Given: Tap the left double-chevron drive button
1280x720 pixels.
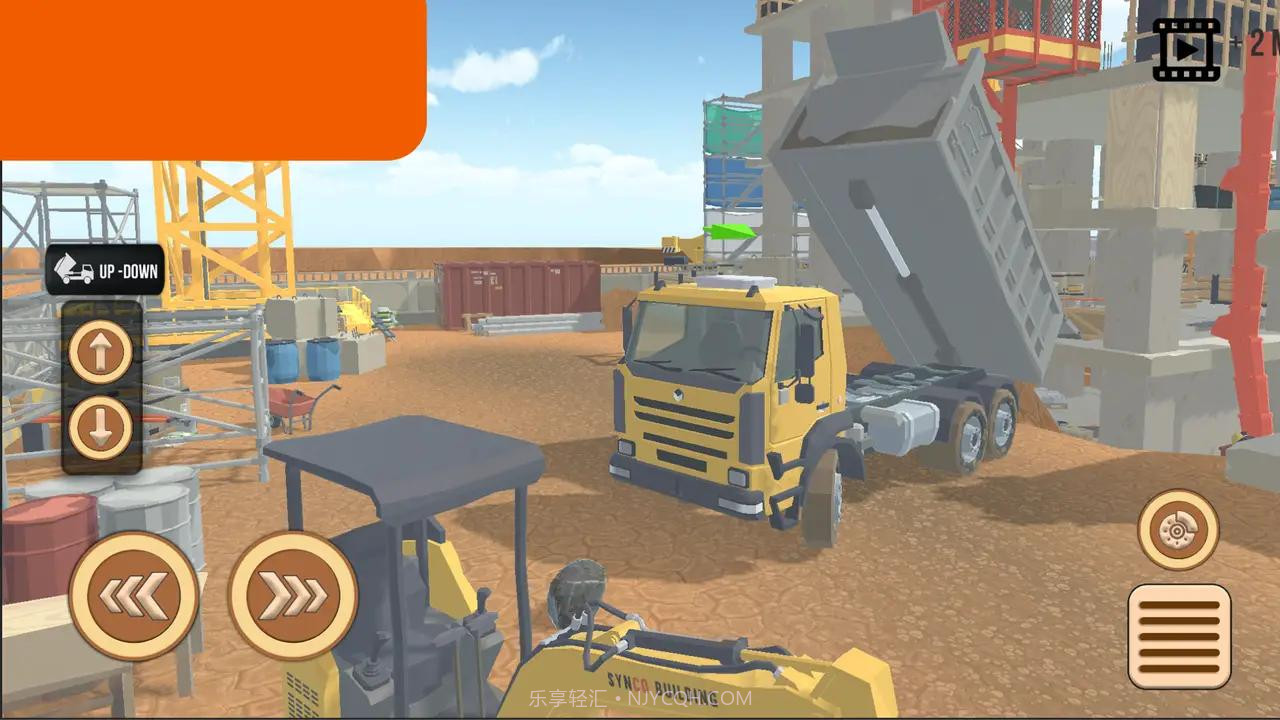Looking at the screenshot, I should pyautogui.click(x=133, y=596).
